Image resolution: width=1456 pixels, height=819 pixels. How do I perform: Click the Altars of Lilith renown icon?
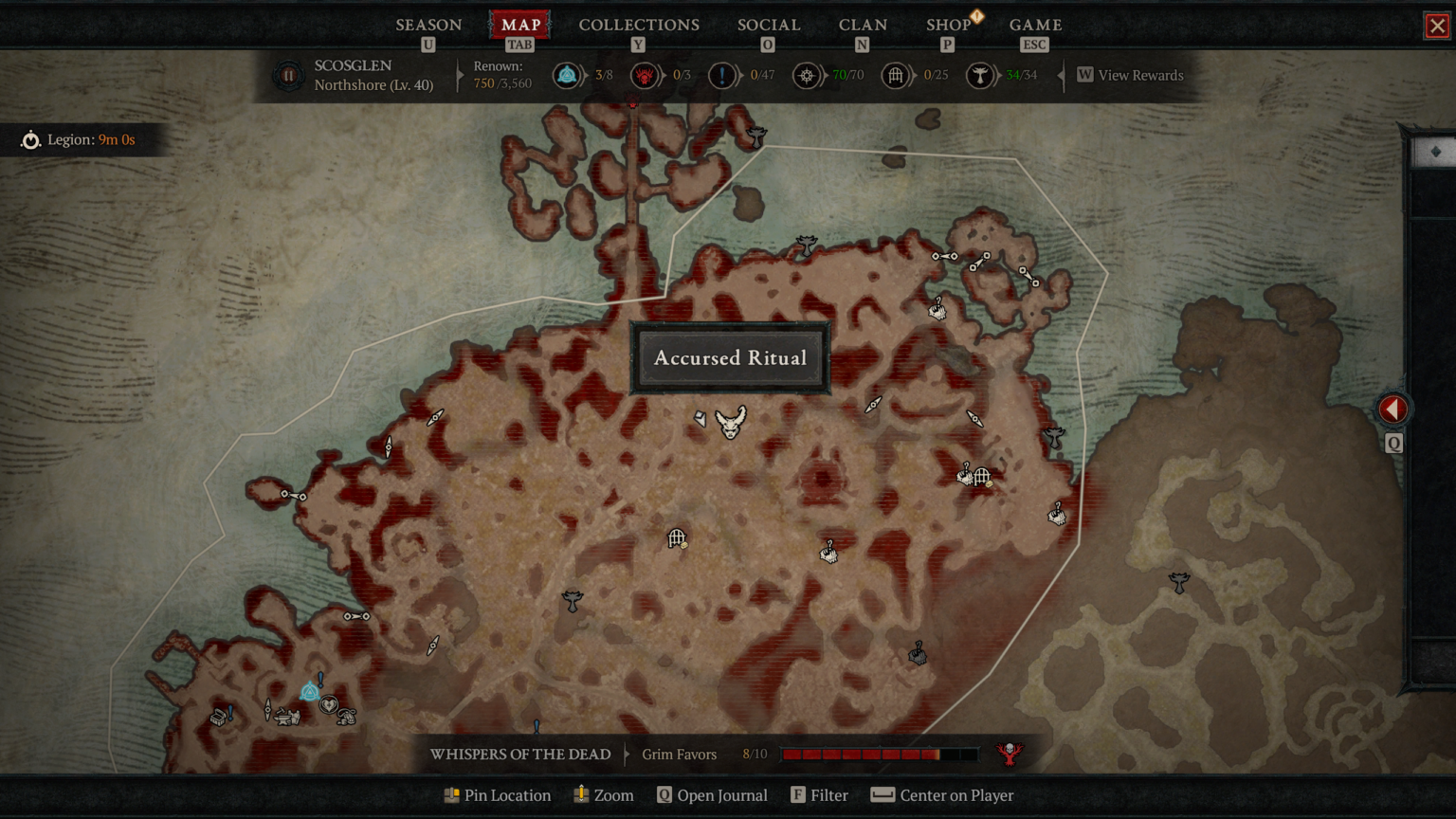(x=979, y=75)
